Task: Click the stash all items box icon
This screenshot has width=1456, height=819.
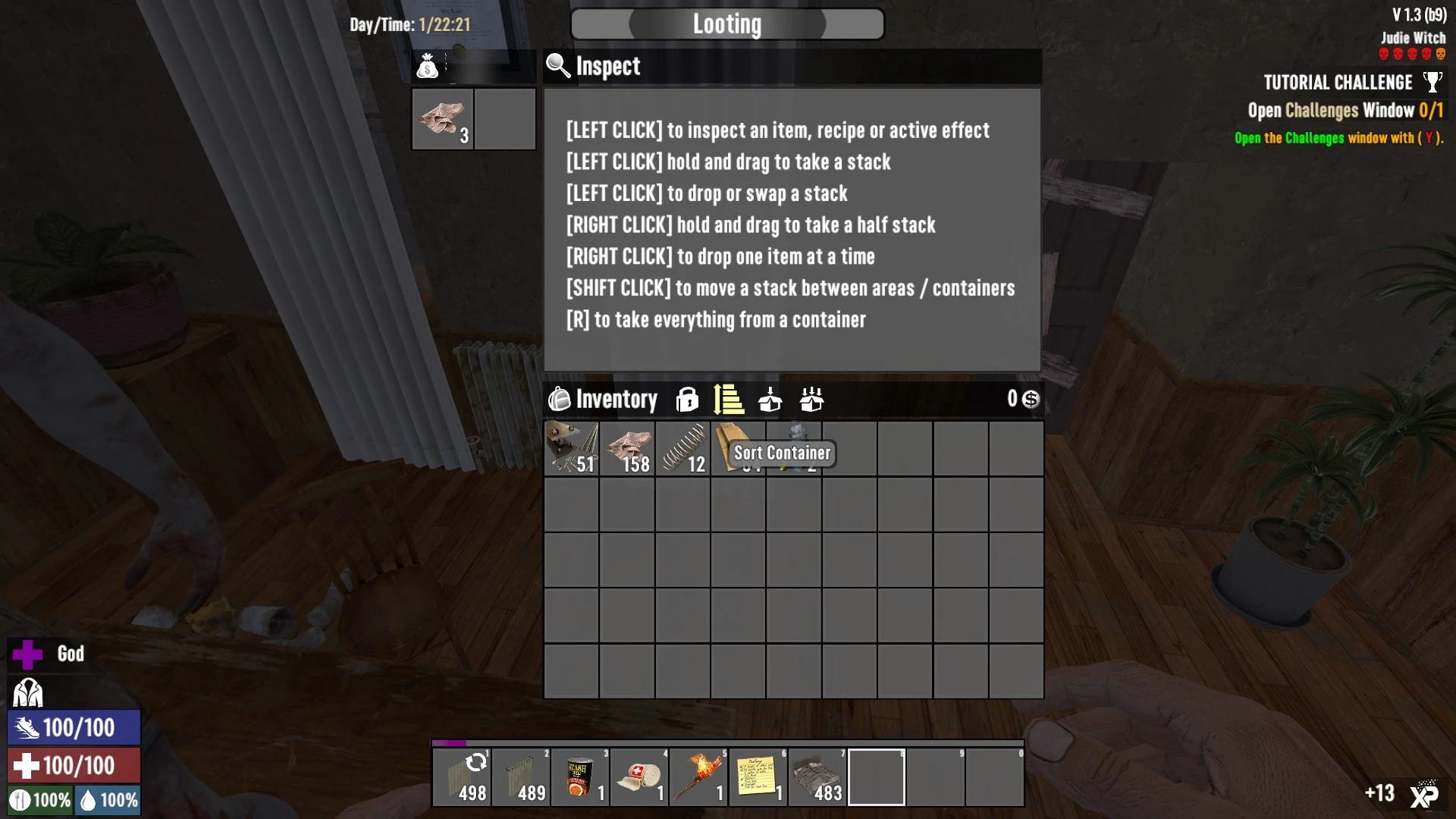Action: coord(811,399)
